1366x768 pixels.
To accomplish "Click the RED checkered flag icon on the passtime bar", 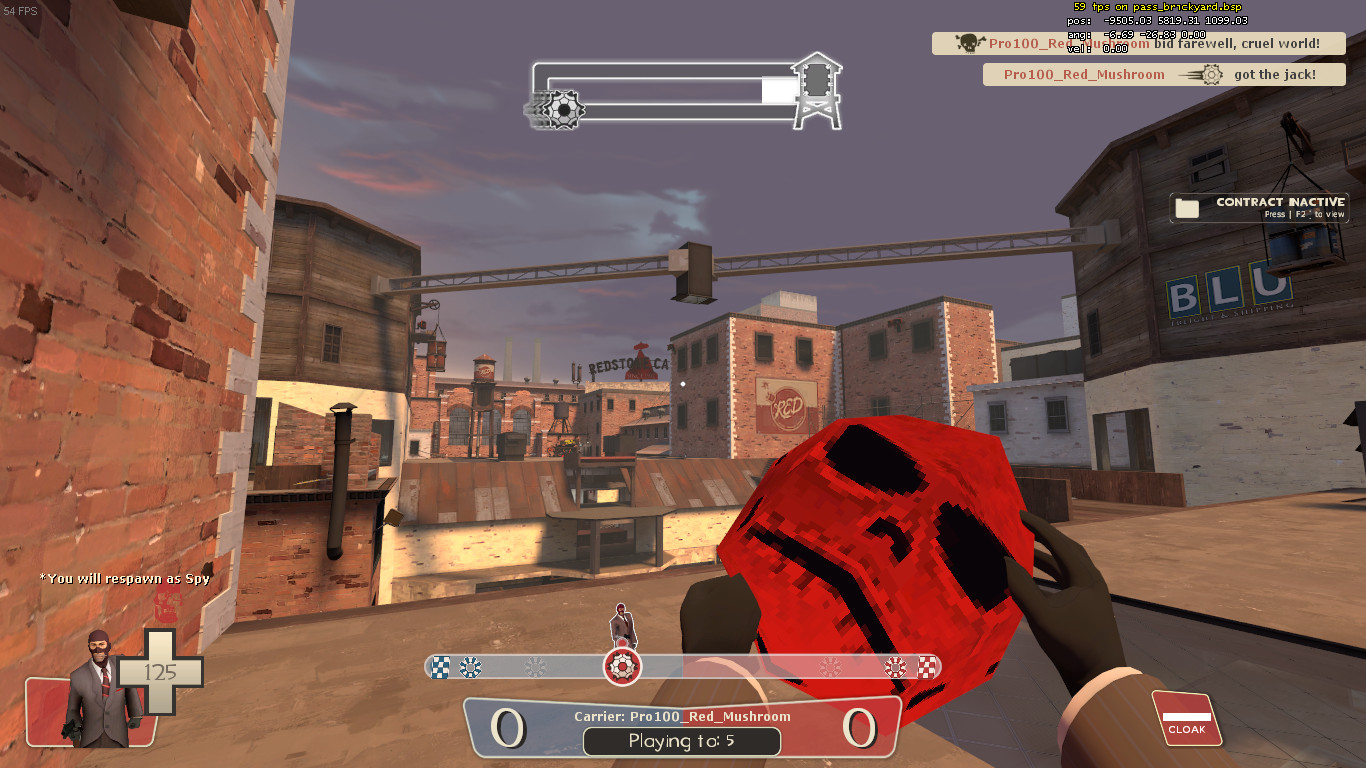I will click(x=925, y=665).
